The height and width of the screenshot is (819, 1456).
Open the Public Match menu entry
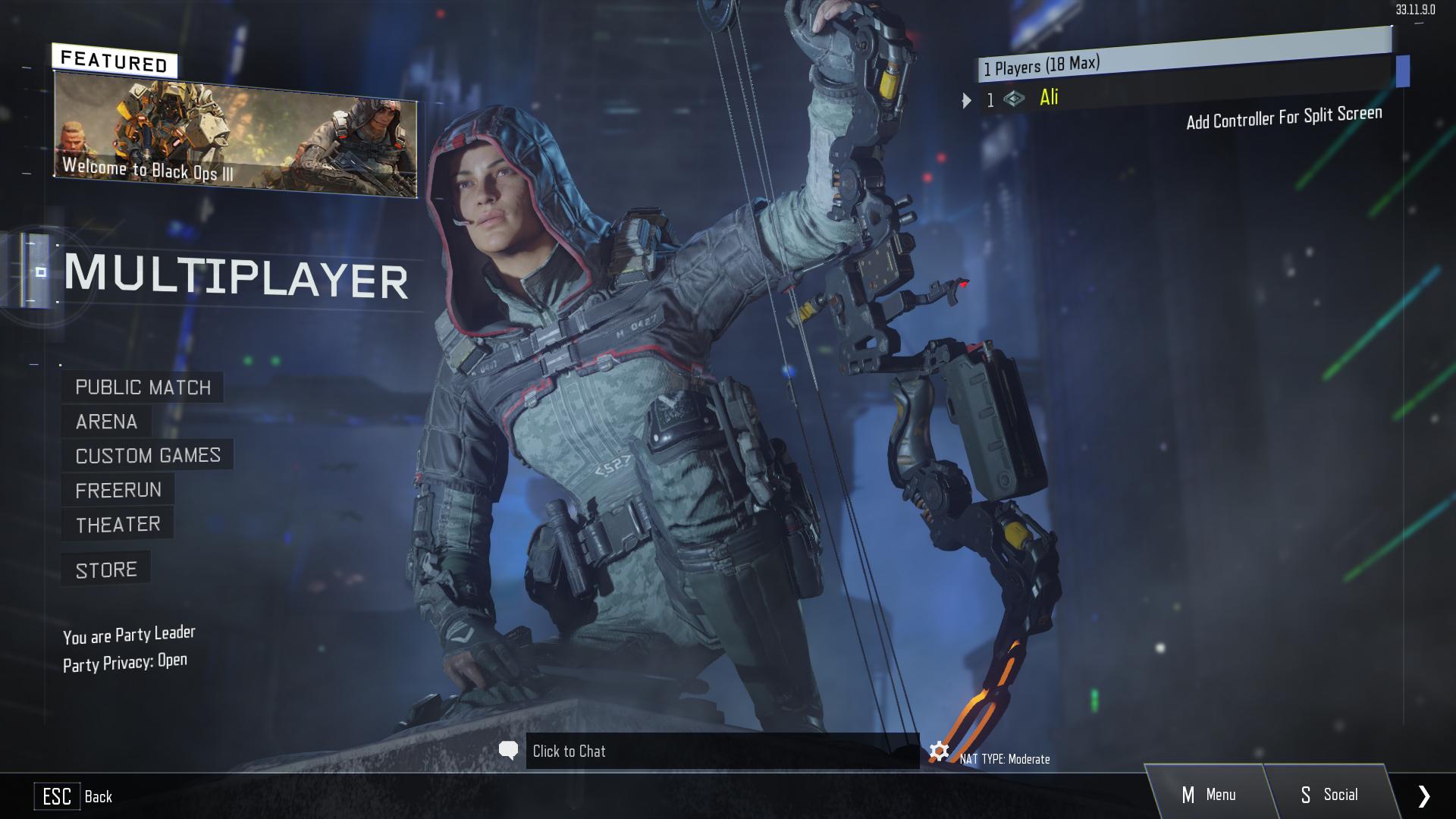(143, 388)
